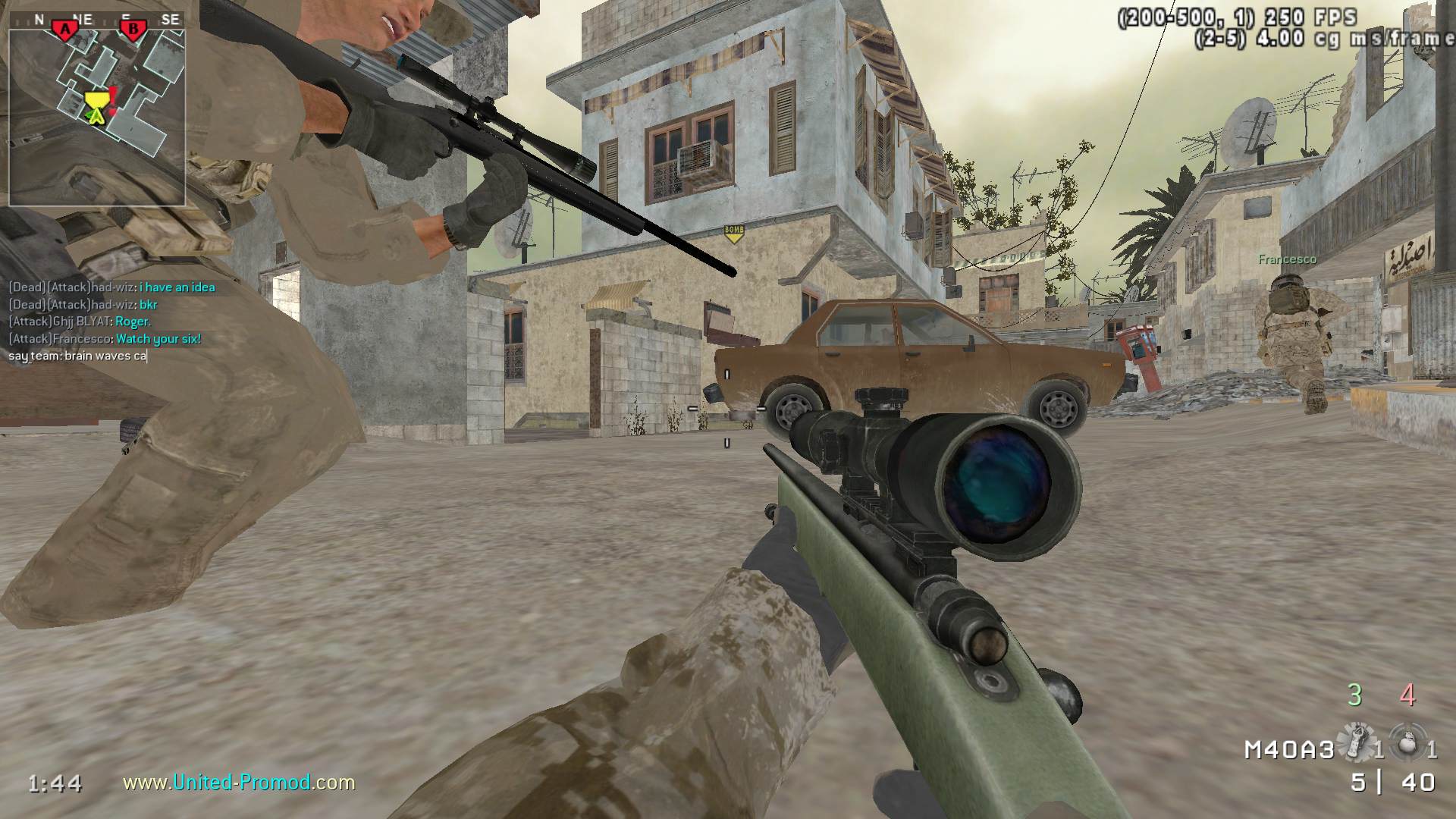Select the frag grenade icon

point(1407,742)
